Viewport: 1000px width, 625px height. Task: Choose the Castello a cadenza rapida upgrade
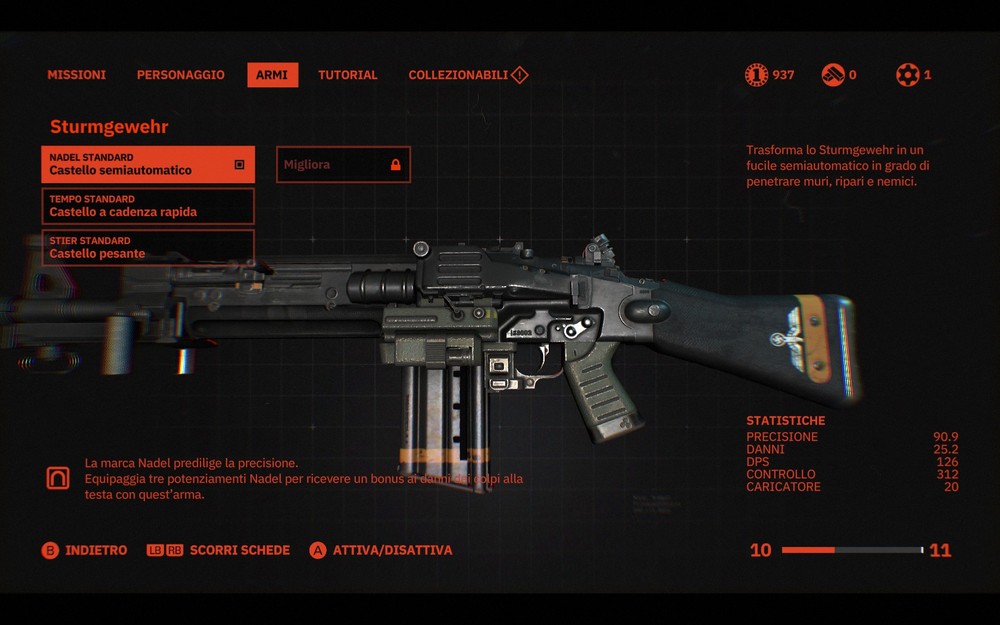pos(148,206)
